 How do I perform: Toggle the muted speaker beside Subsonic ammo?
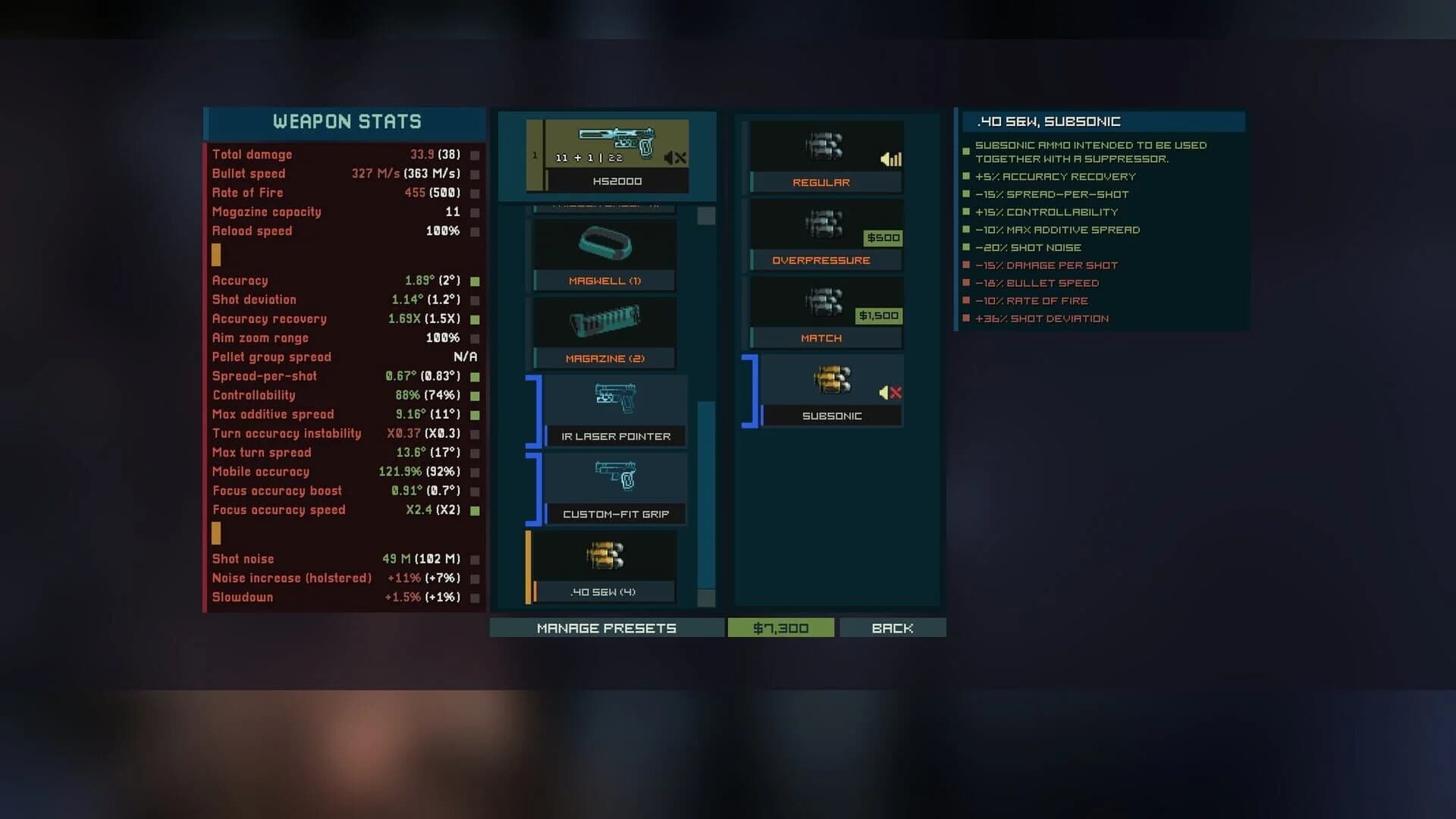click(890, 393)
